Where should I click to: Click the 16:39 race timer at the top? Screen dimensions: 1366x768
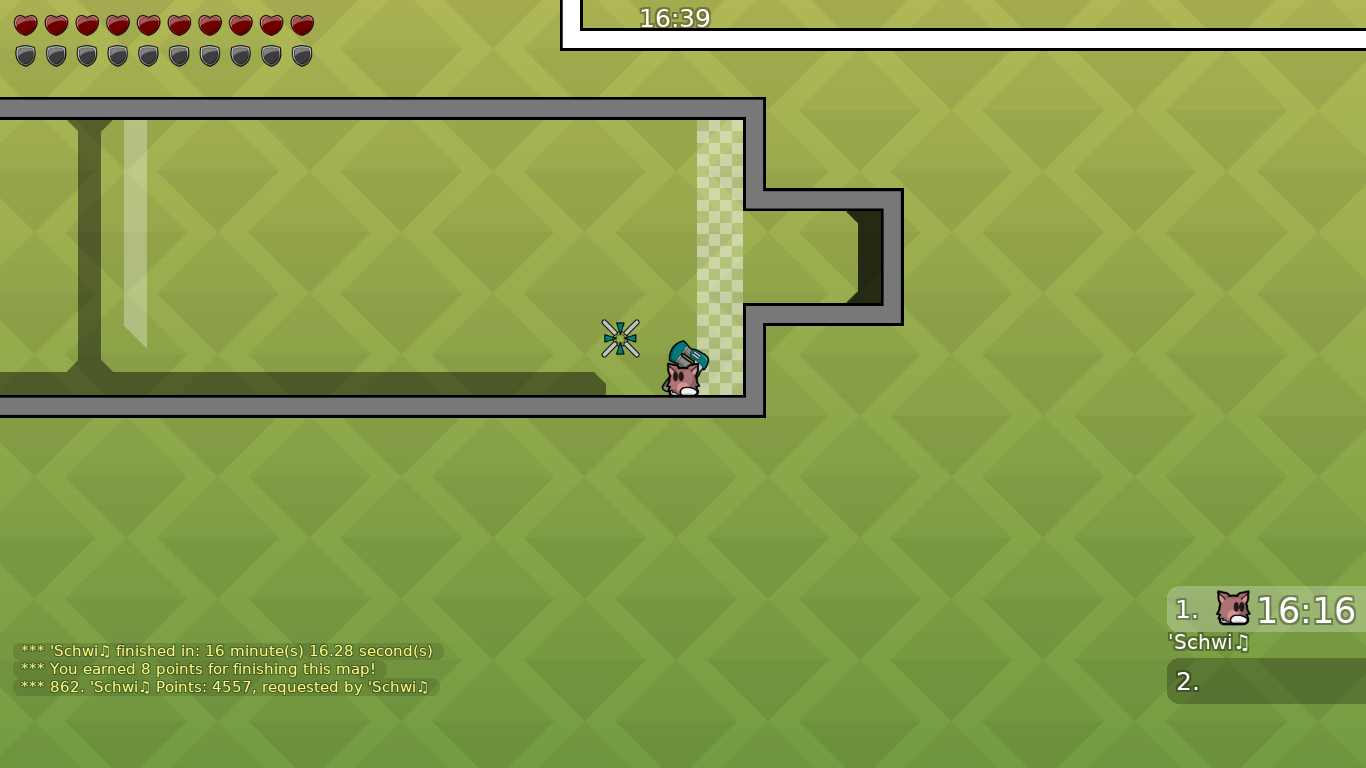click(x=676, y=18)
